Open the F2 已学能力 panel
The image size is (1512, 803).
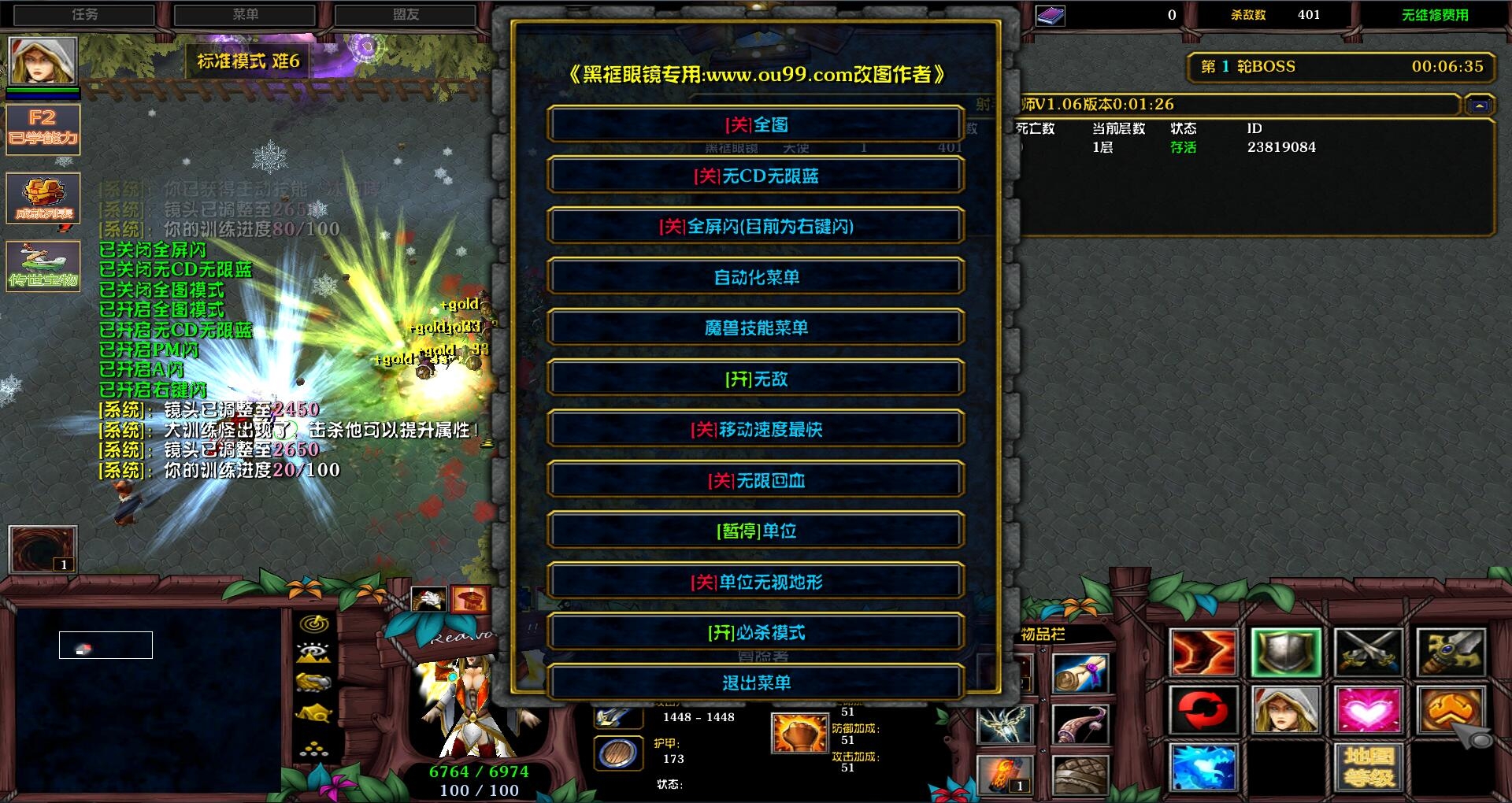point(43,128)
